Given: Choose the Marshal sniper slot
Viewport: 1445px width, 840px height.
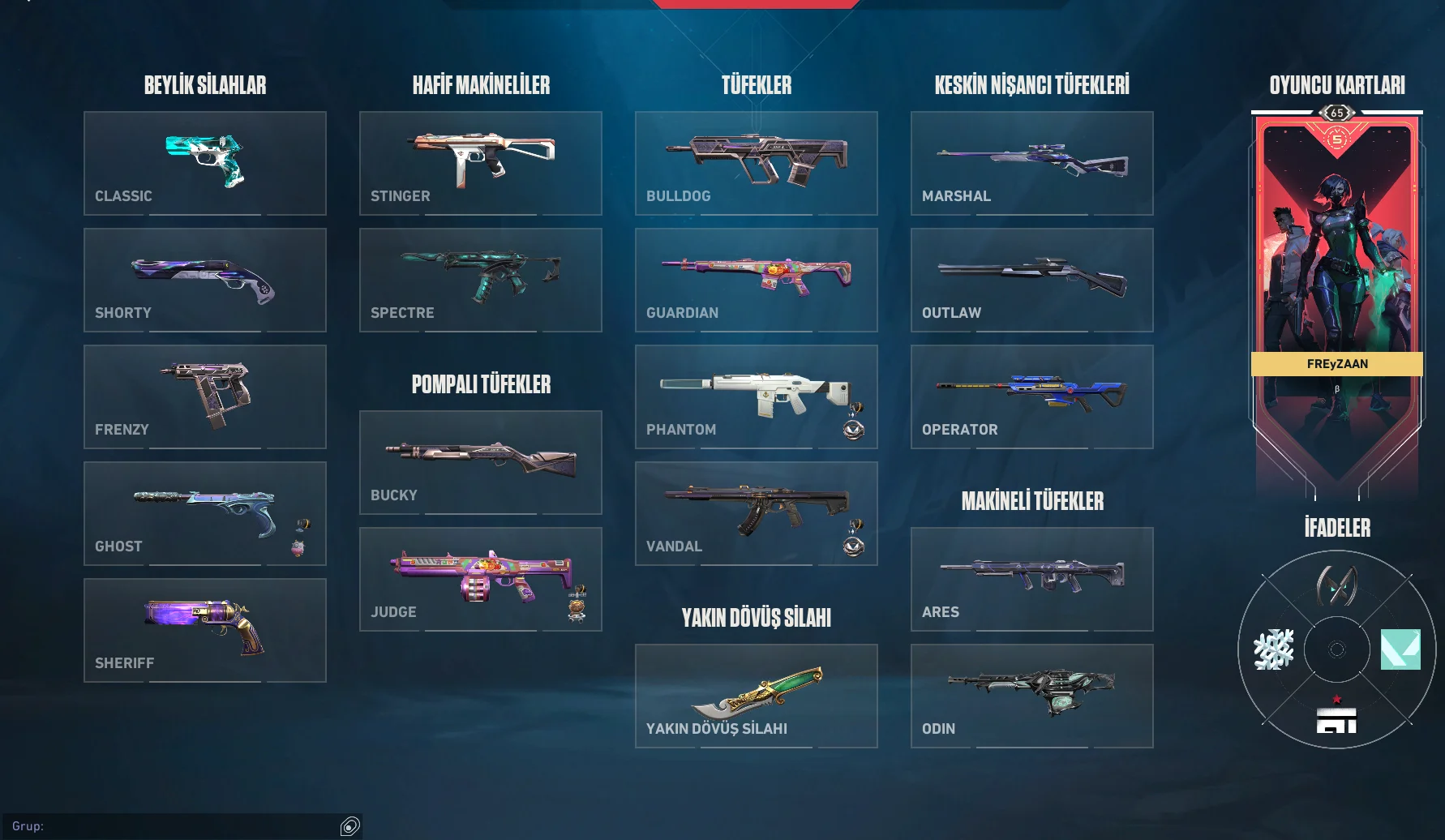Looking at the screenshot, I should coord(1031,163).
